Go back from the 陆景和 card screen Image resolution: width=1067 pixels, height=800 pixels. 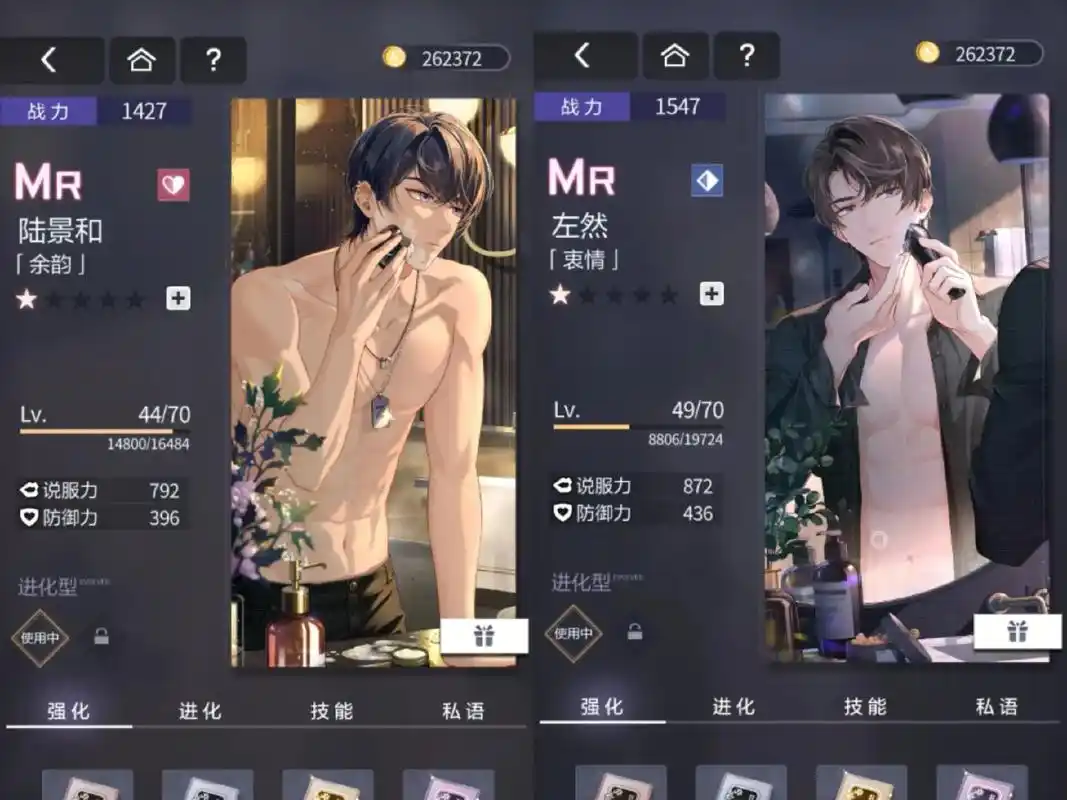pyautogui.click(x=49, y=60)
